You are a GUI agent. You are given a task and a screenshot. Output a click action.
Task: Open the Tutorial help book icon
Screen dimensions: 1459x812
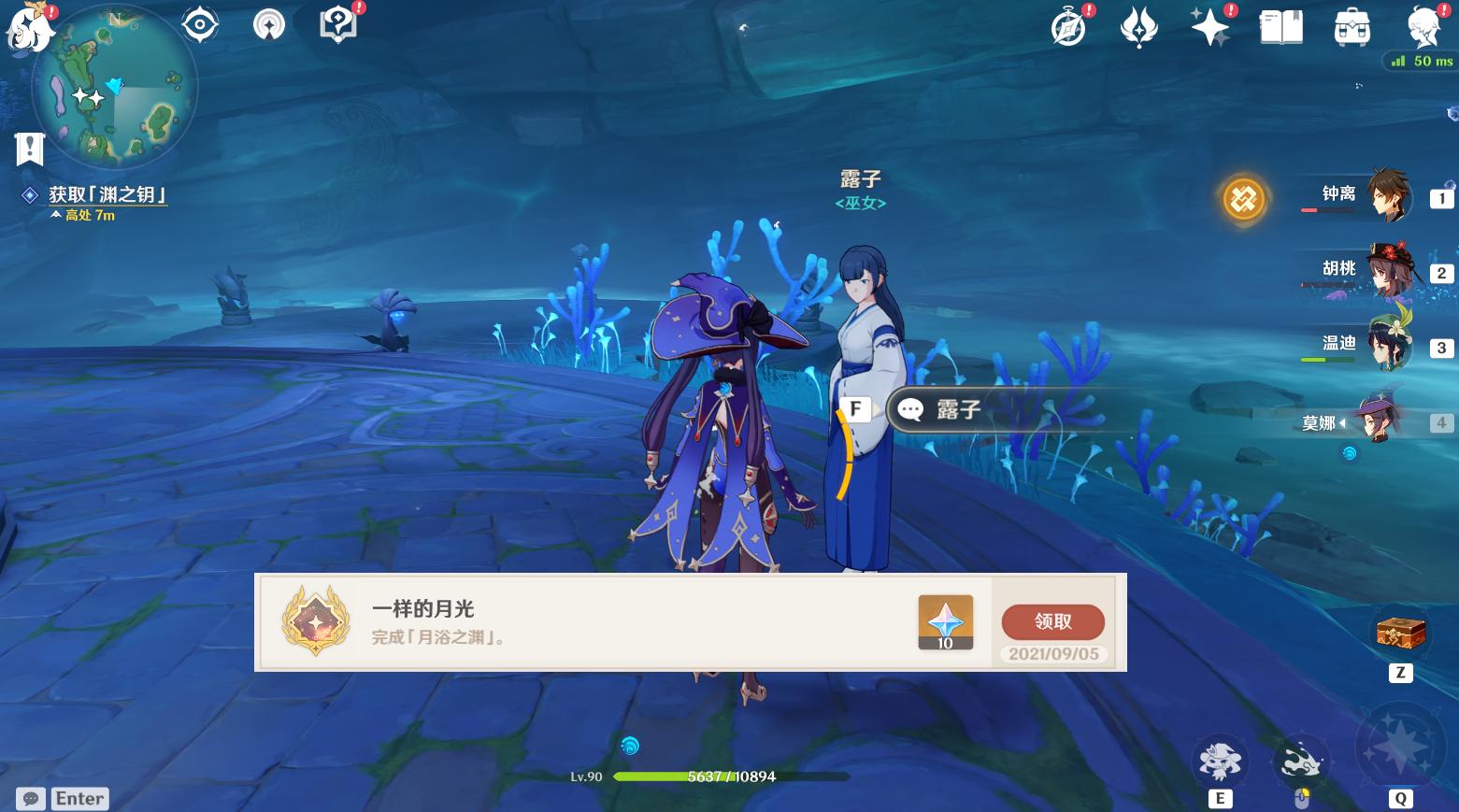click(x=336, y=25)
